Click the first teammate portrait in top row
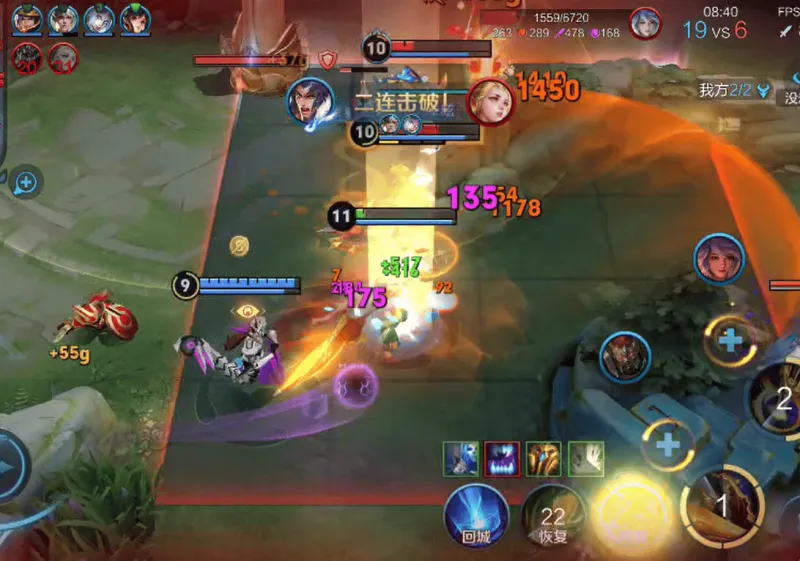 (x=28, y=20)
